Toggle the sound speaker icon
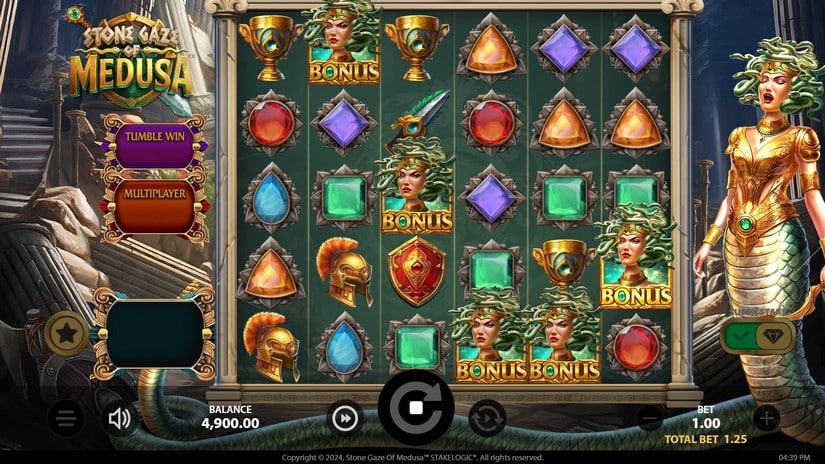Screen dimensions: 825x464 pyautogui.click(x=121, y=418)
